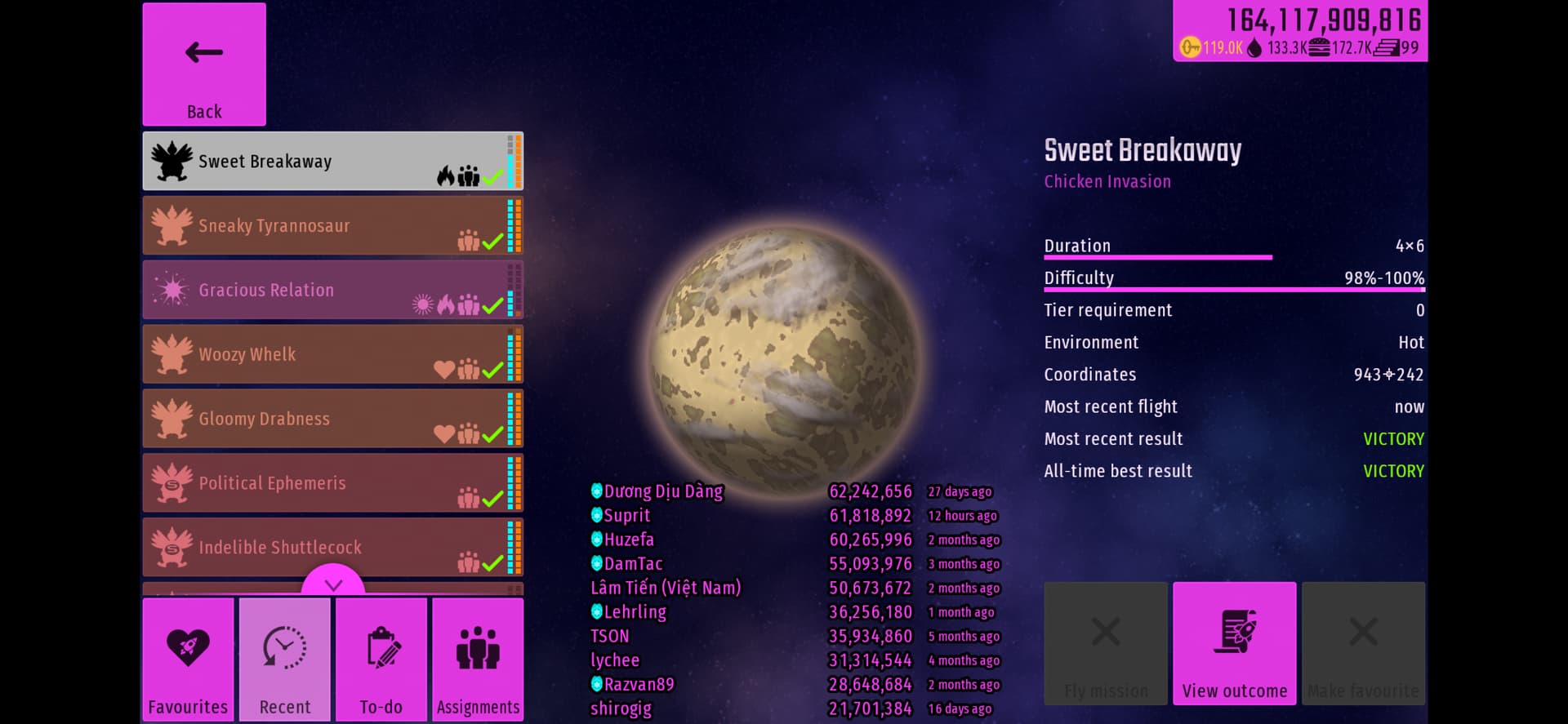Open the Gloomy Drabness mission entry
The width and height of the screenshot is (1568, 724).
tap(332, 419)
